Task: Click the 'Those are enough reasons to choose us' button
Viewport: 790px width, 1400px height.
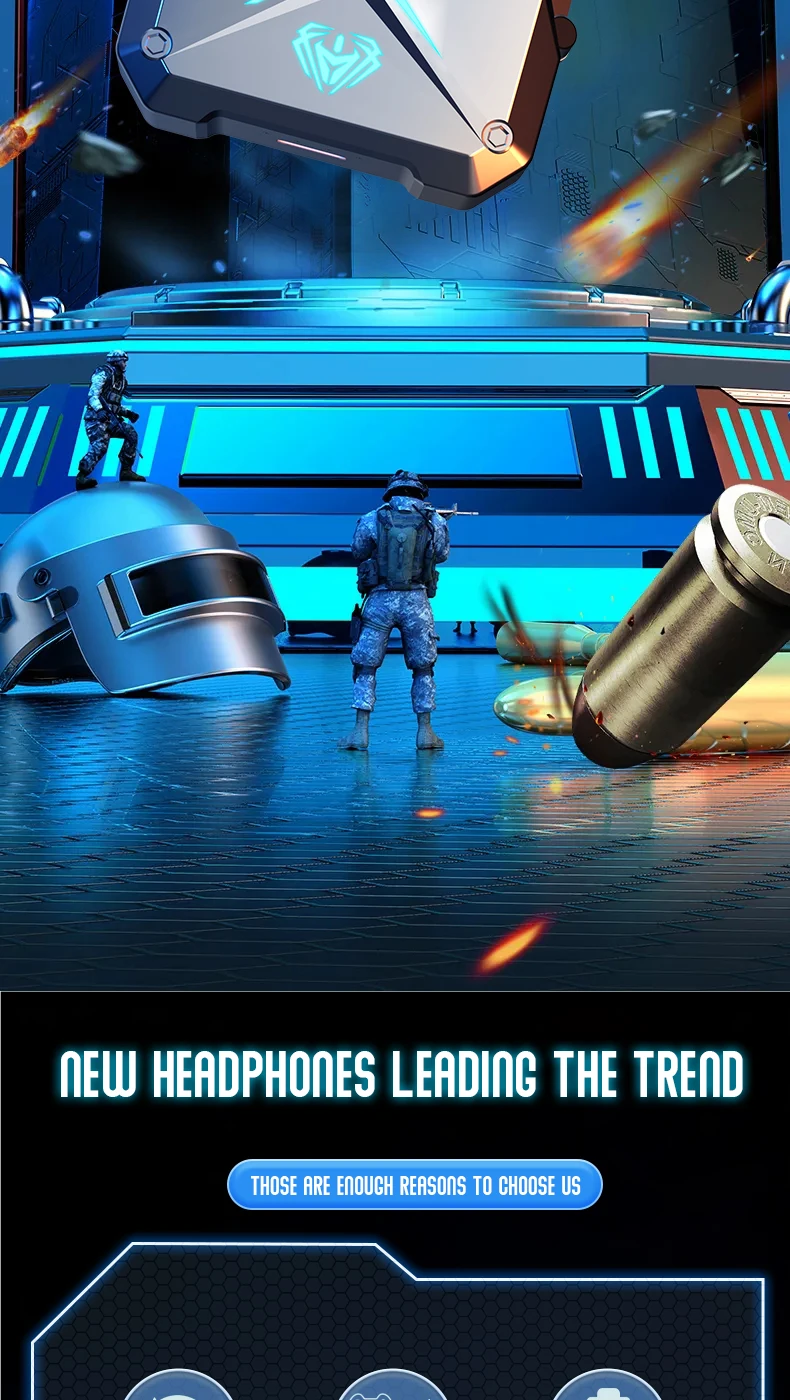Action: coord(415,1186)
